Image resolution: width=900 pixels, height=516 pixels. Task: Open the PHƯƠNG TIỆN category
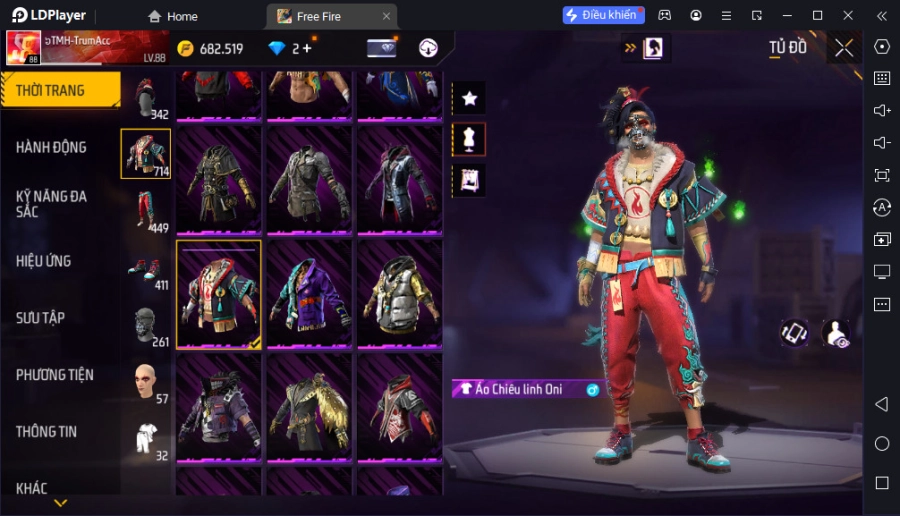click(55, 375)
